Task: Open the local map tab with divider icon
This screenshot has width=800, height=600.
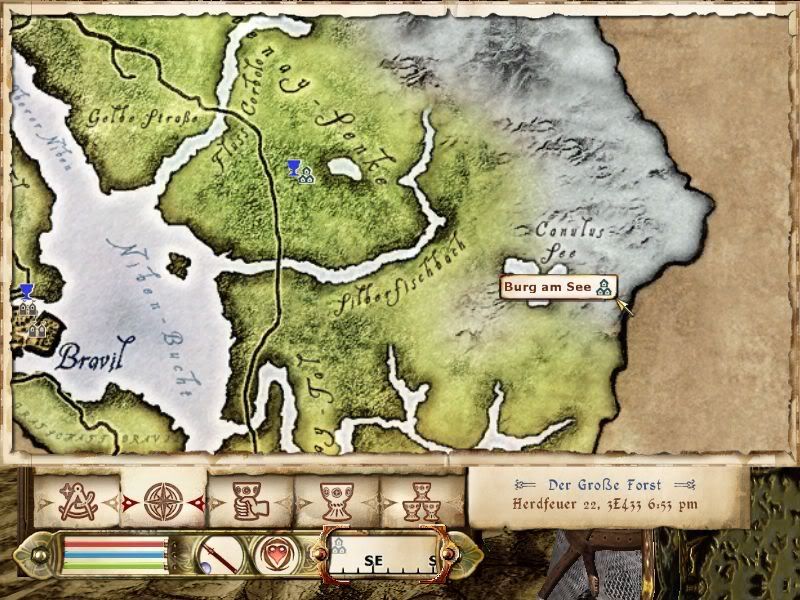Action: 77,501
